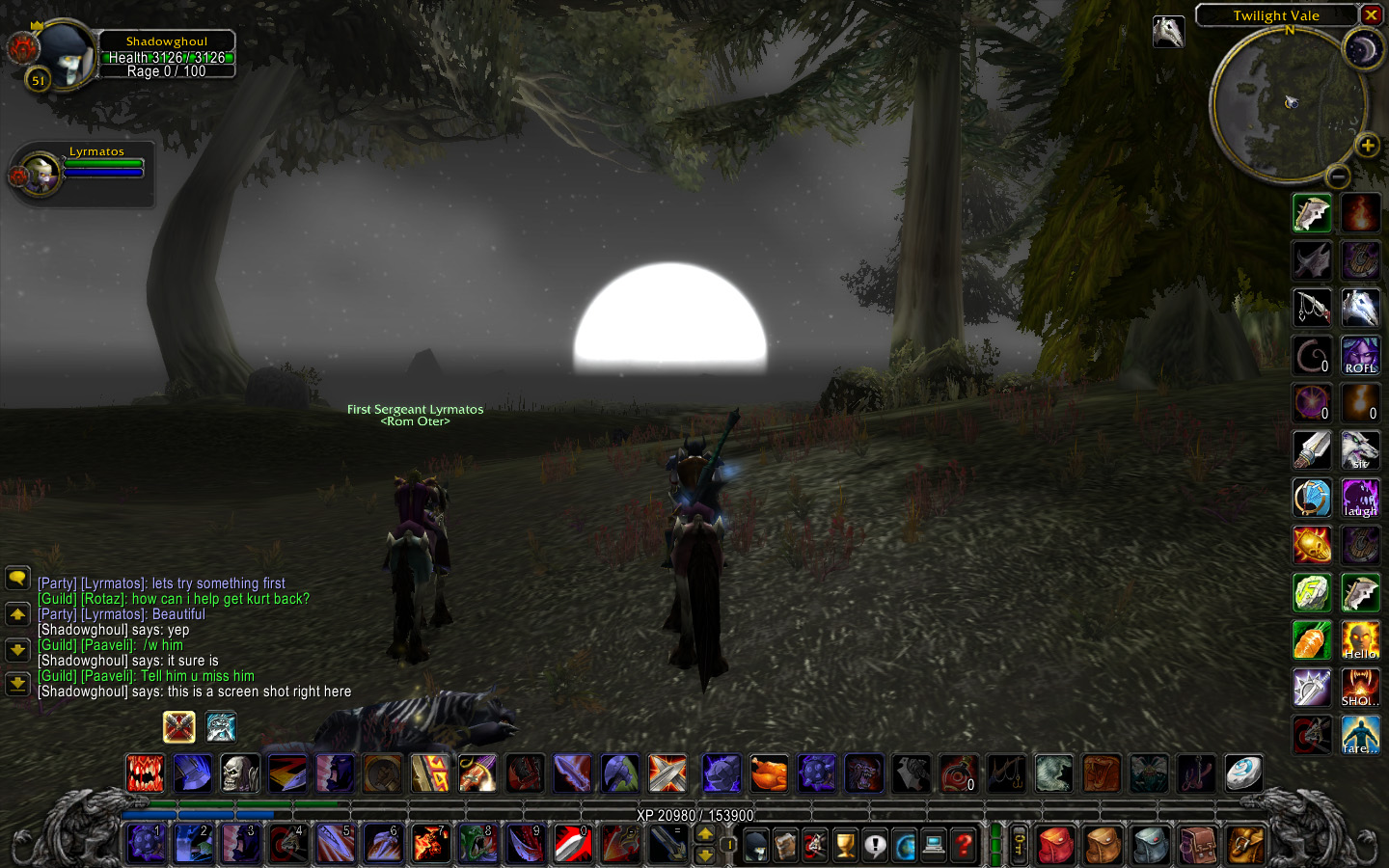
Task: Activate the skull ability icon
Action: pos(240,773)
